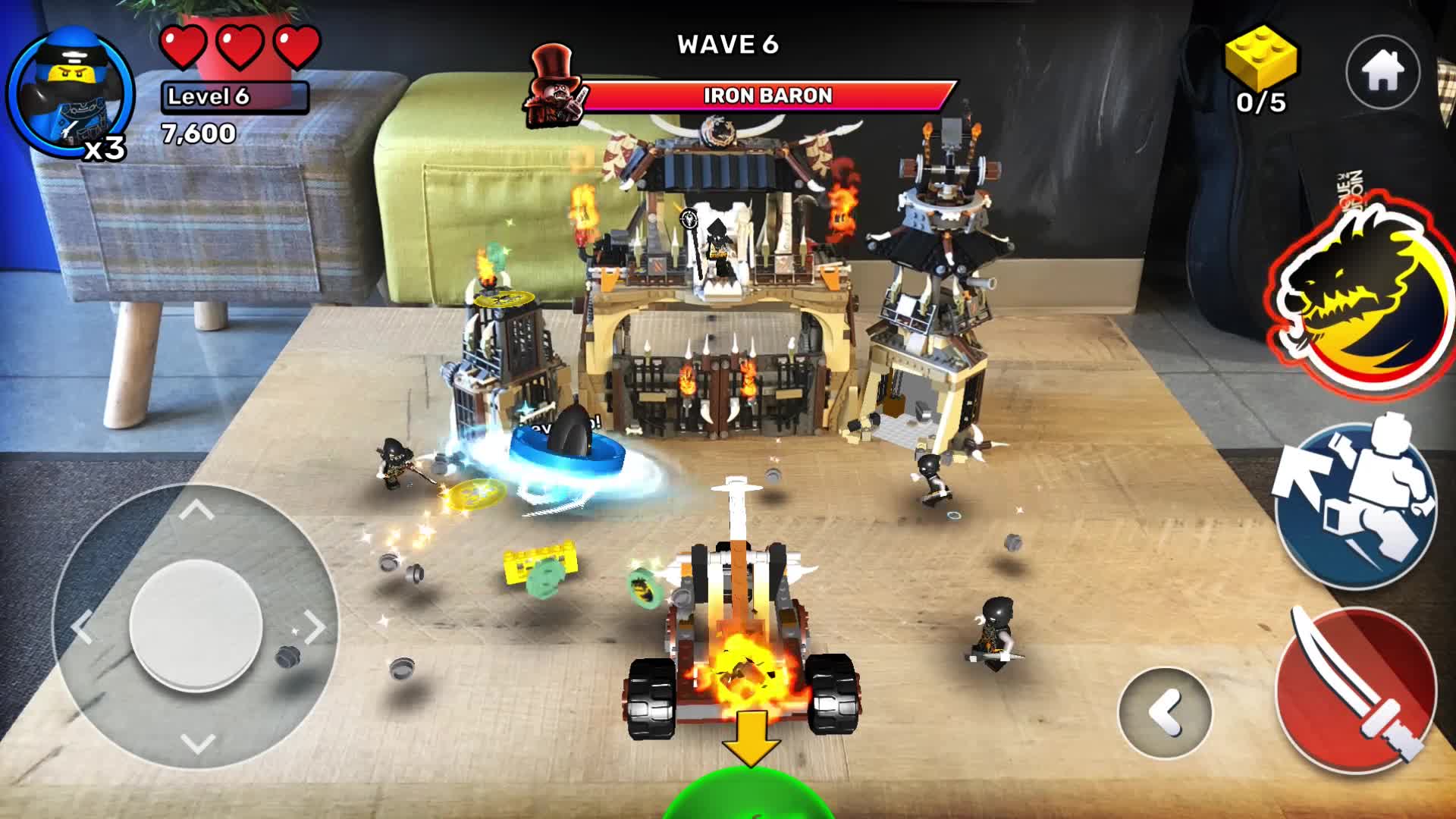Tap the up arrow on the joystick
Screen dimensions: 1456x819
pyautogui.click(x=196, y=510)
